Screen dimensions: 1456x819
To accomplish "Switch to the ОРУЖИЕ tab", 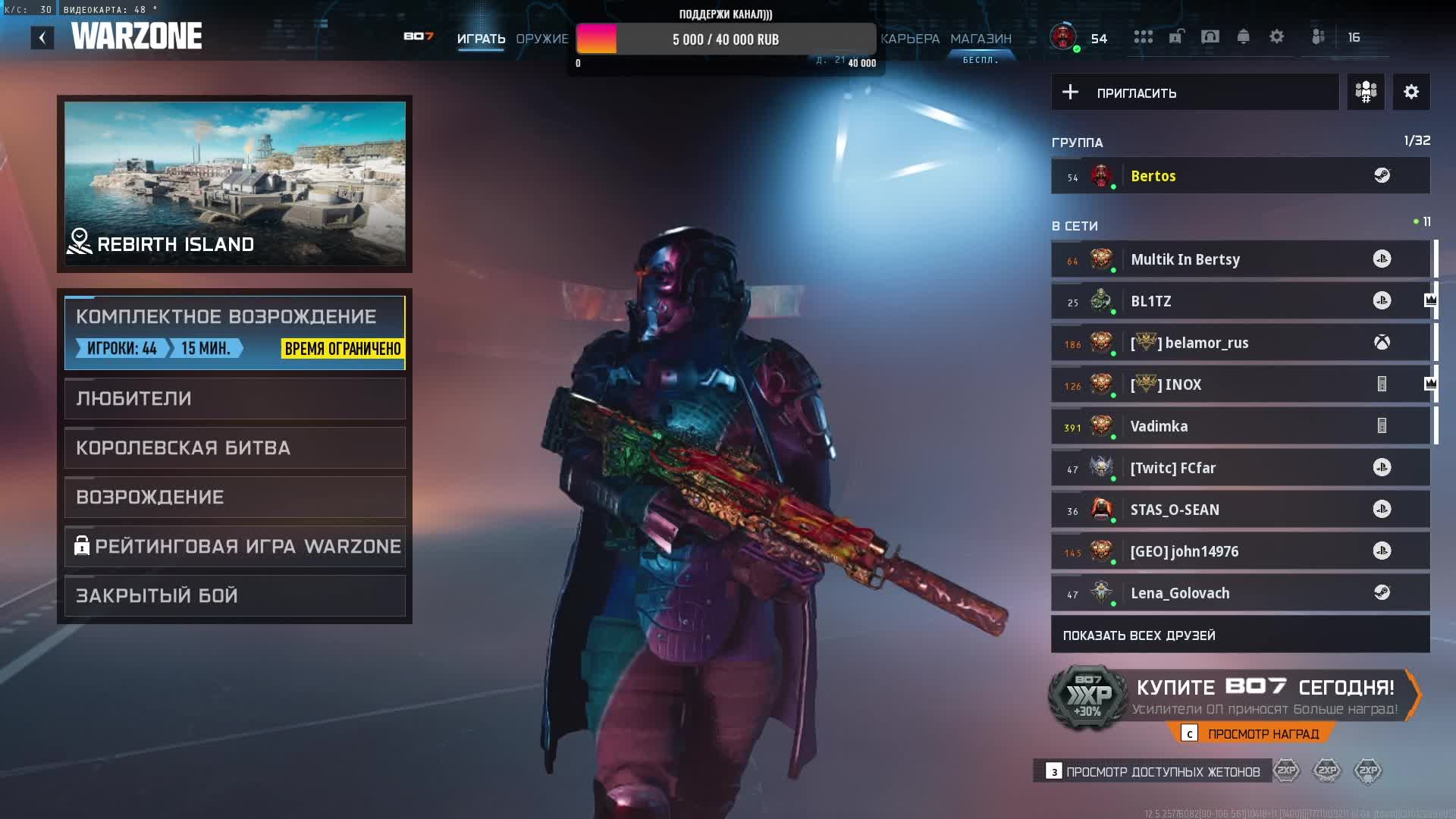I will (x=541, y=39).
